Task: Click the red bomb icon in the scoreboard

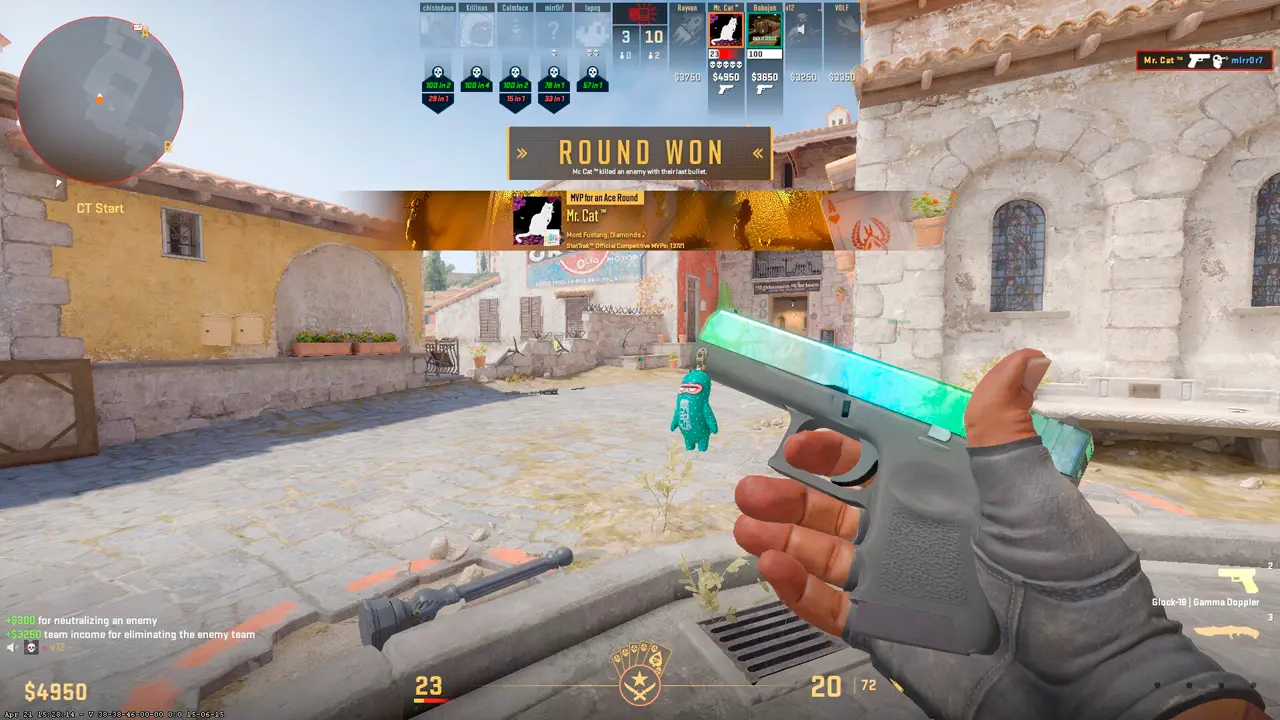Action: 639,13
